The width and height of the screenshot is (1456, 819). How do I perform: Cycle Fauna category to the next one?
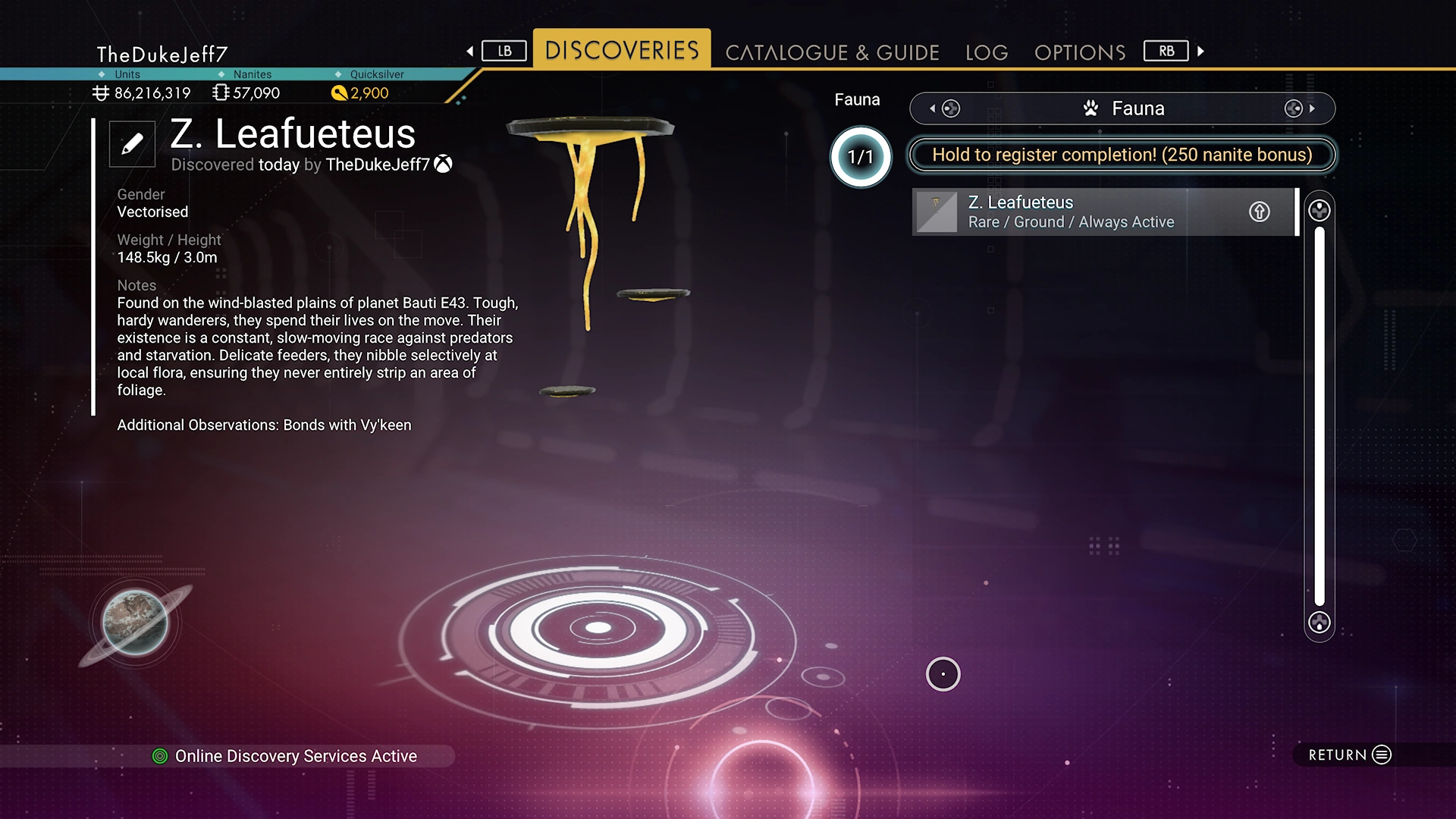coord(1300,108)
